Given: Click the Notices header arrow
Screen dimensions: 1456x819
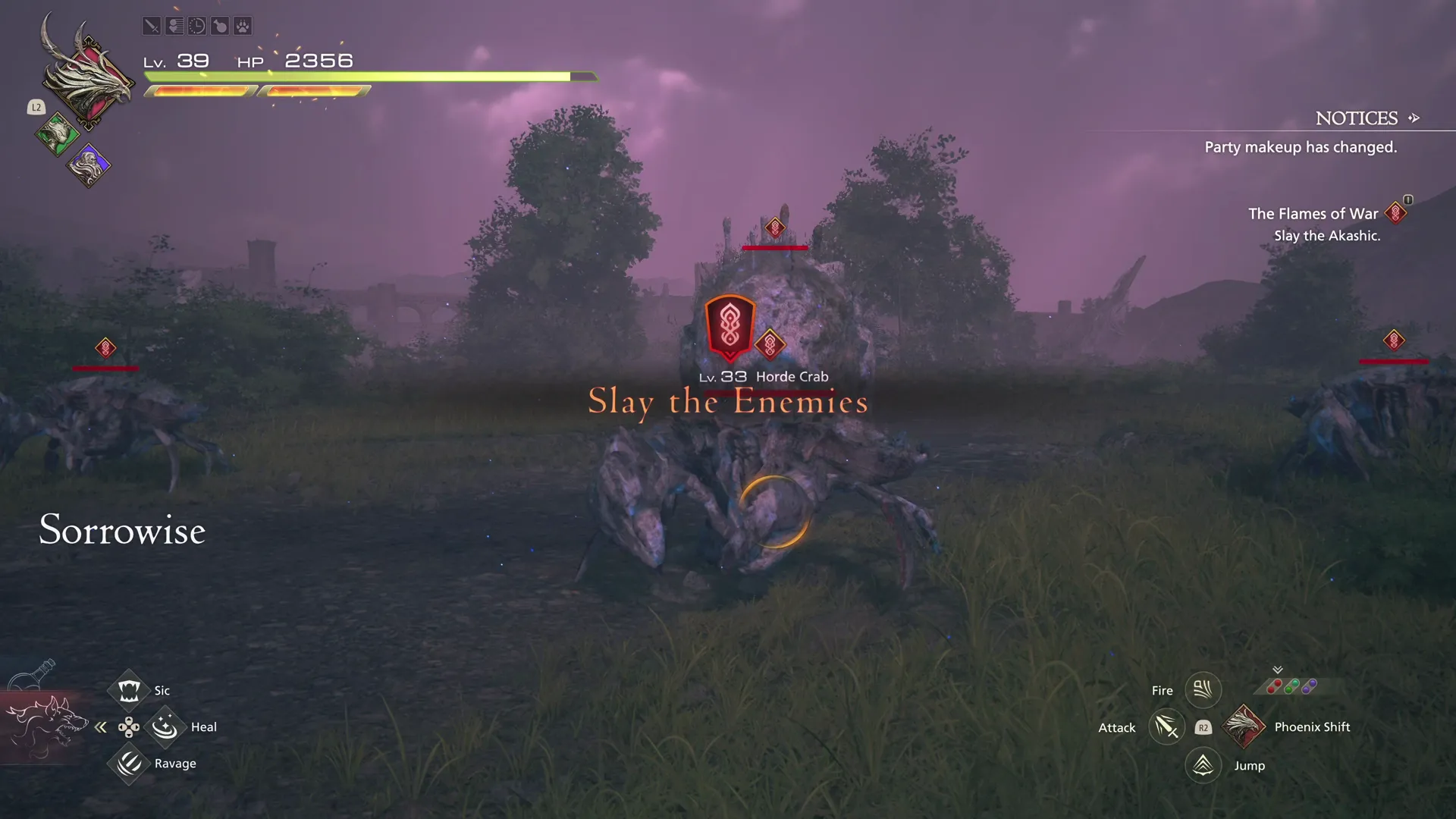Looking at the screenshot, I should coord(1415,118).
